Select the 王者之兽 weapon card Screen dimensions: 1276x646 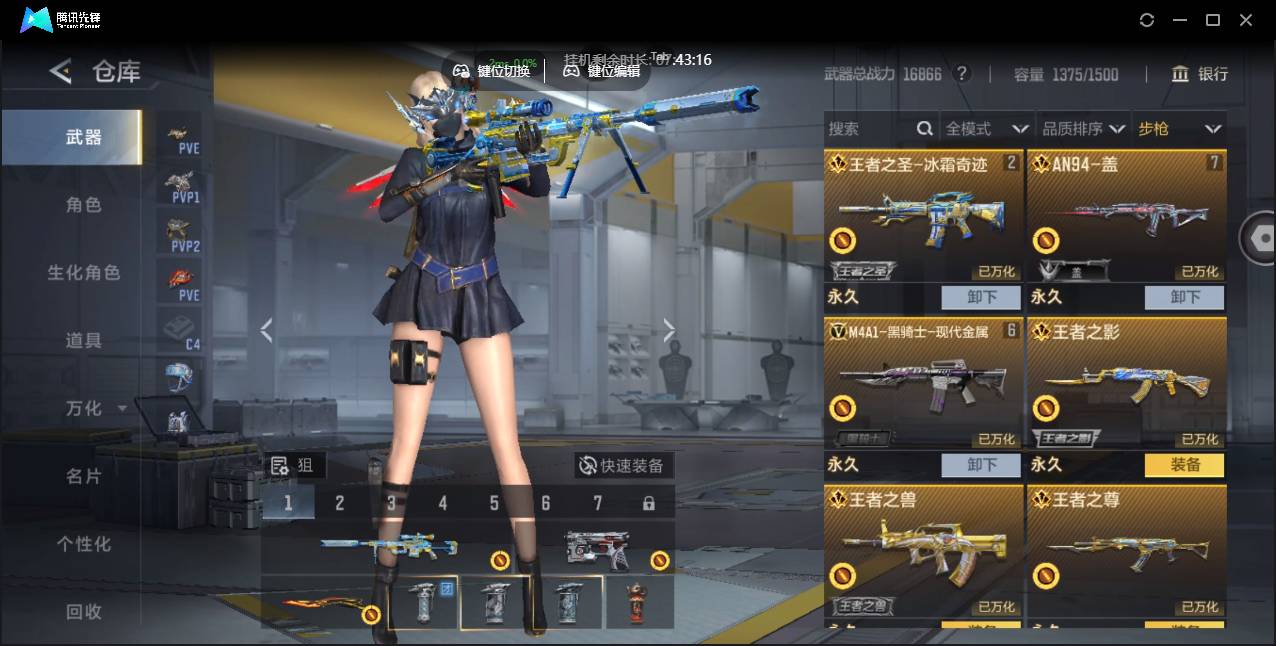point(924,550)
